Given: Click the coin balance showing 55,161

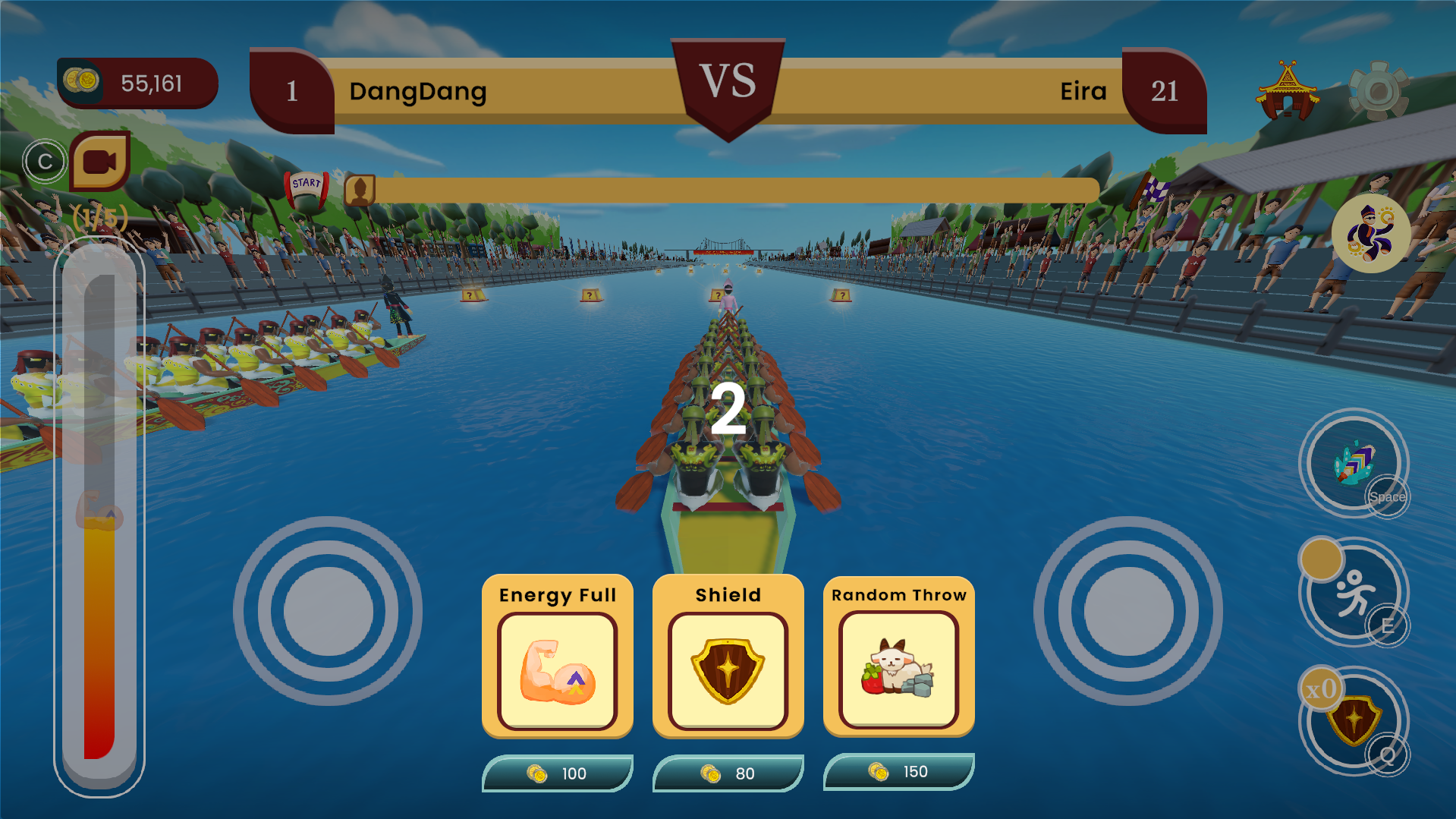Looking at the screenshot, I should [x=137, y=83].
